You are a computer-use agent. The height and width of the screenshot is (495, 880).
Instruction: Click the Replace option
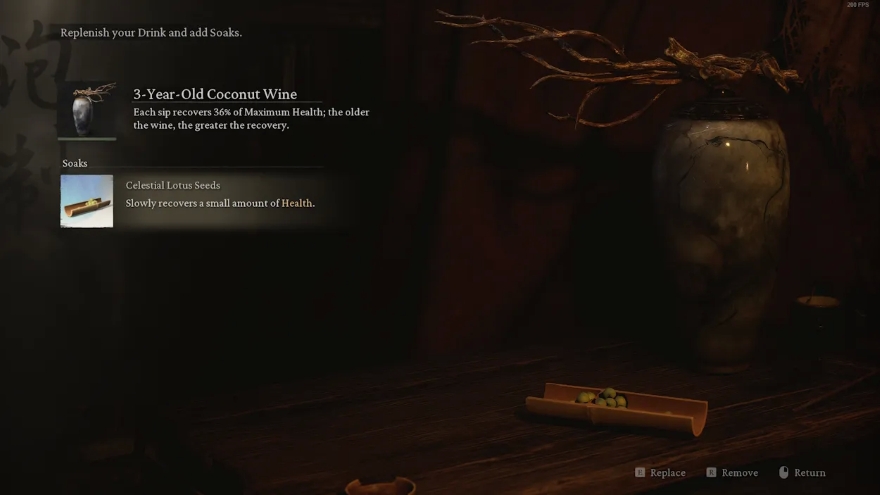click(661, 473)
